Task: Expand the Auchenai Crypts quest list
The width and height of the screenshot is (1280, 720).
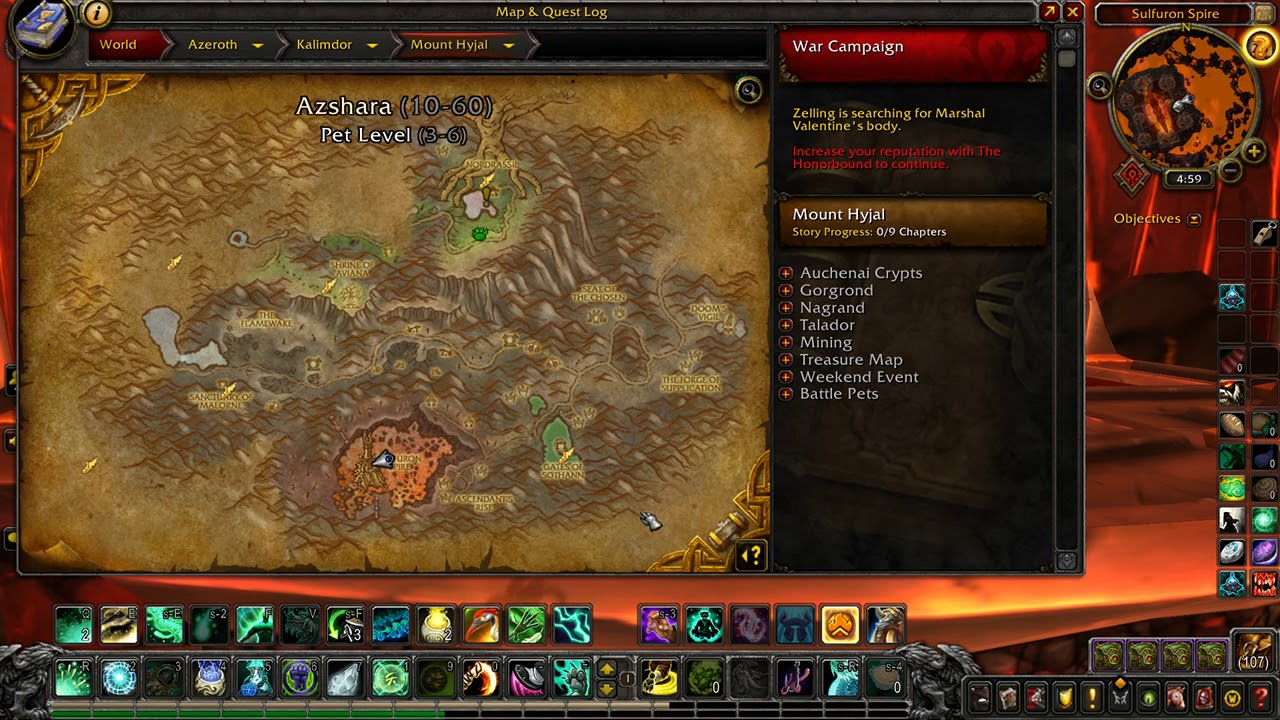Action: click(x=786, y=273)
